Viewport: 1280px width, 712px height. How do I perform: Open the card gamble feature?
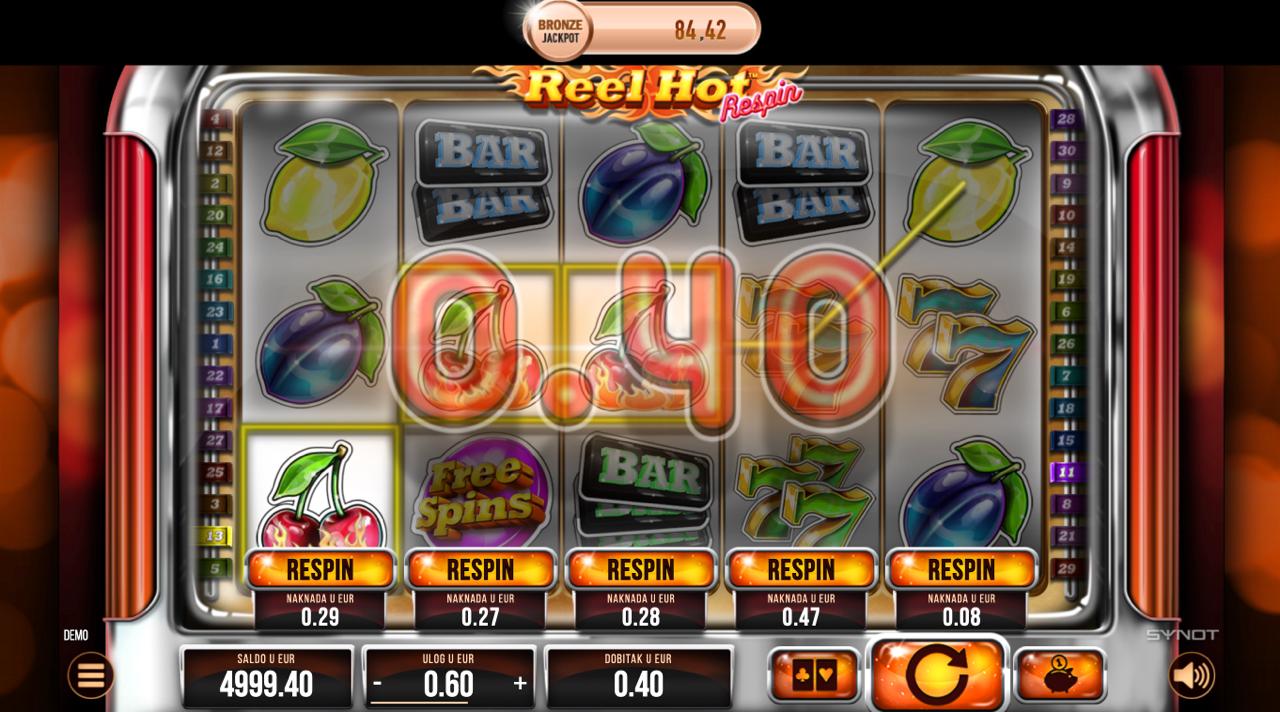pos(813,675)
